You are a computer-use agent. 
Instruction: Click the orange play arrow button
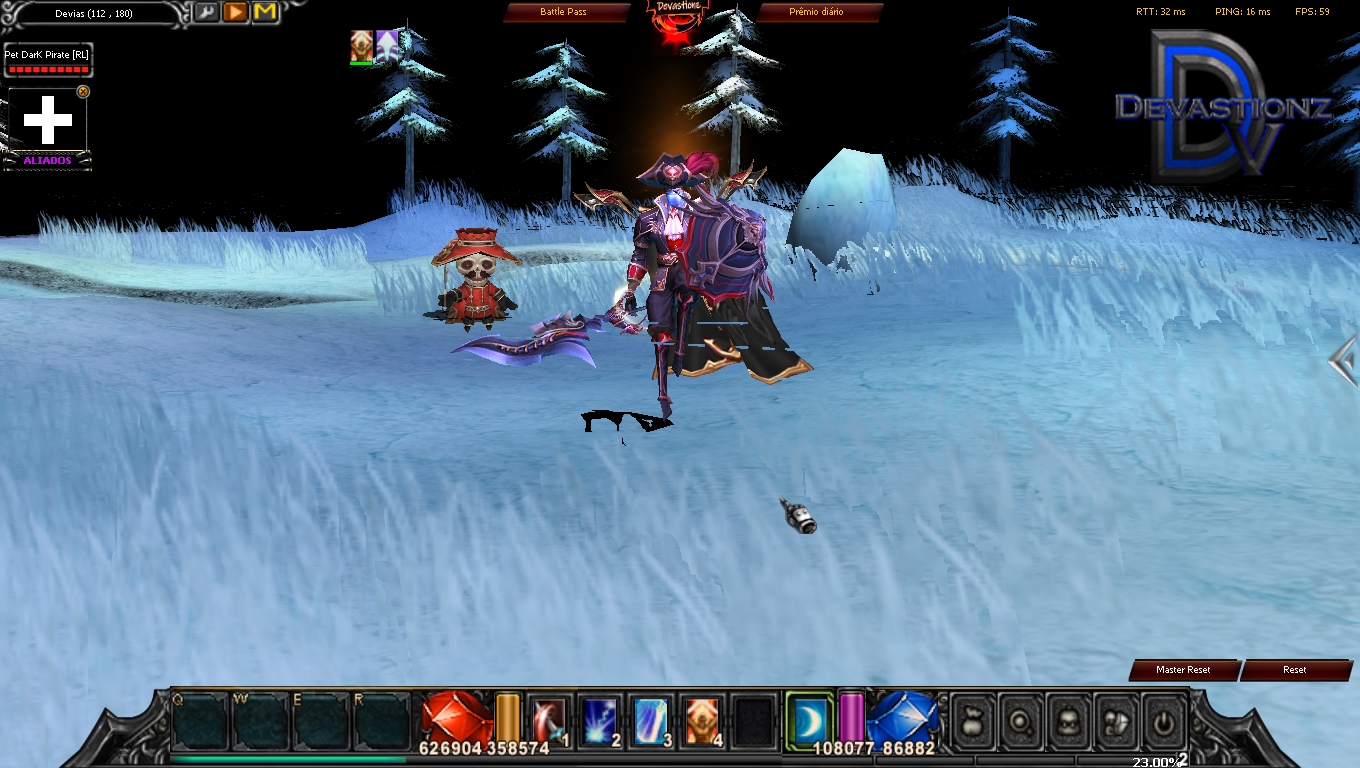coord(235,12)
